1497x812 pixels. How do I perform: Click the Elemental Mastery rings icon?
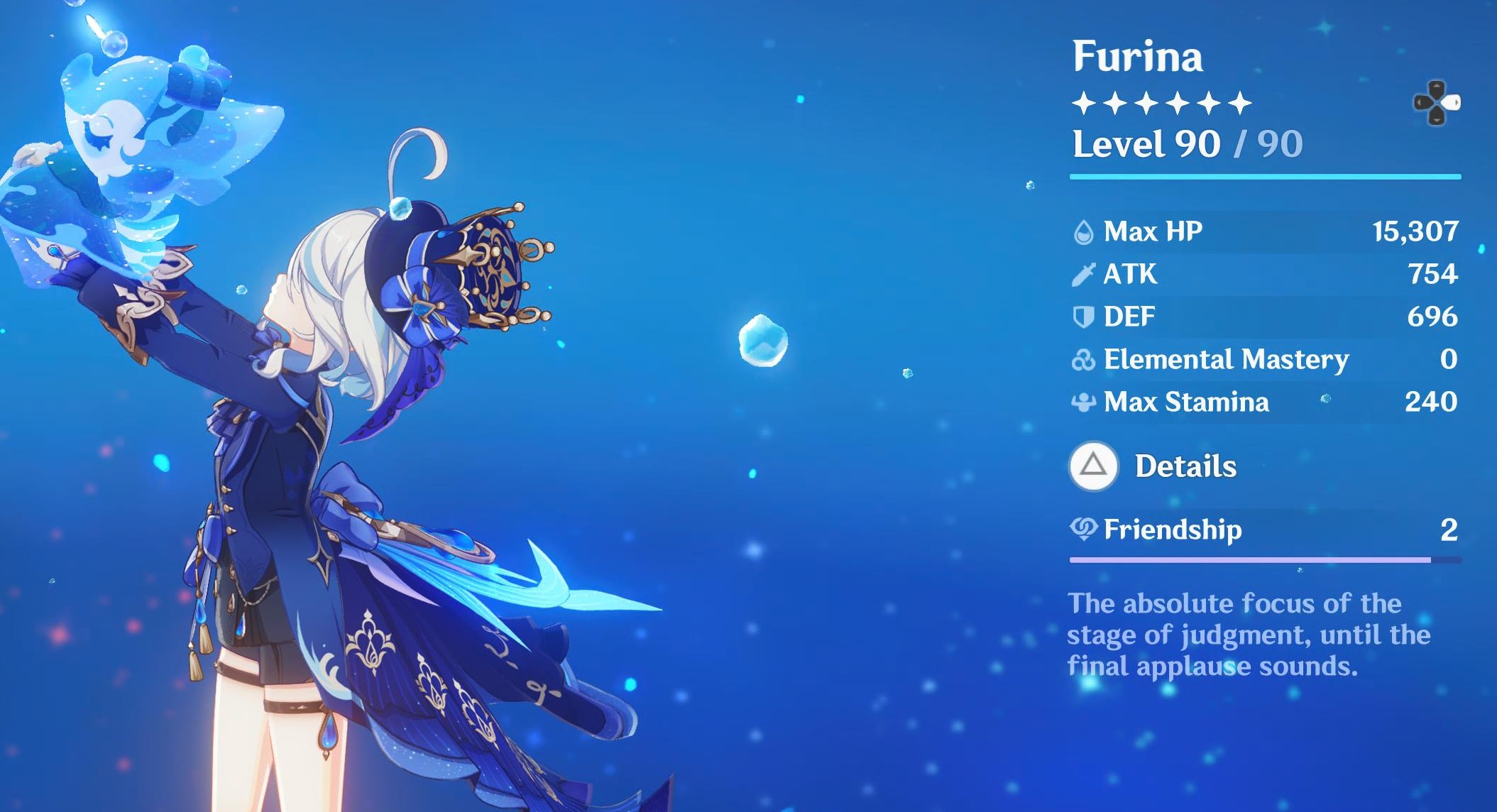[1084, 359]
